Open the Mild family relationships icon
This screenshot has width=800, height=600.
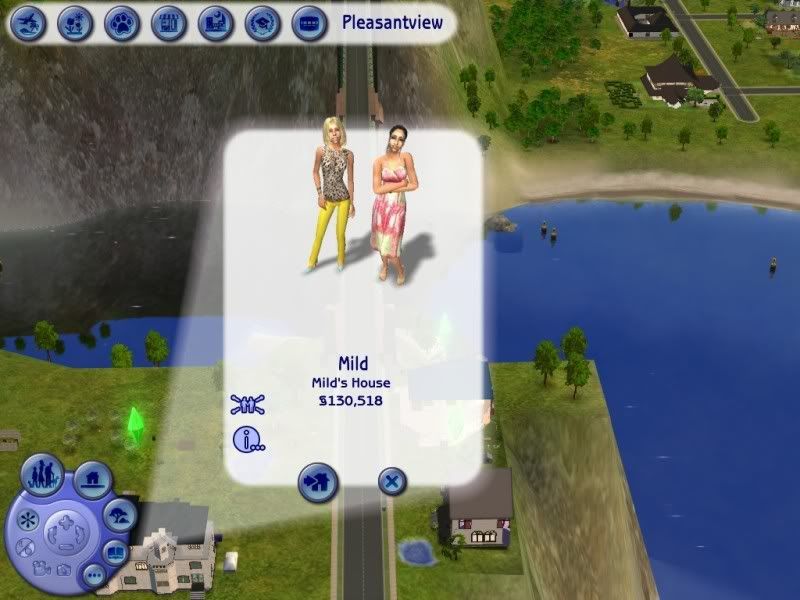tap(247, 405)
